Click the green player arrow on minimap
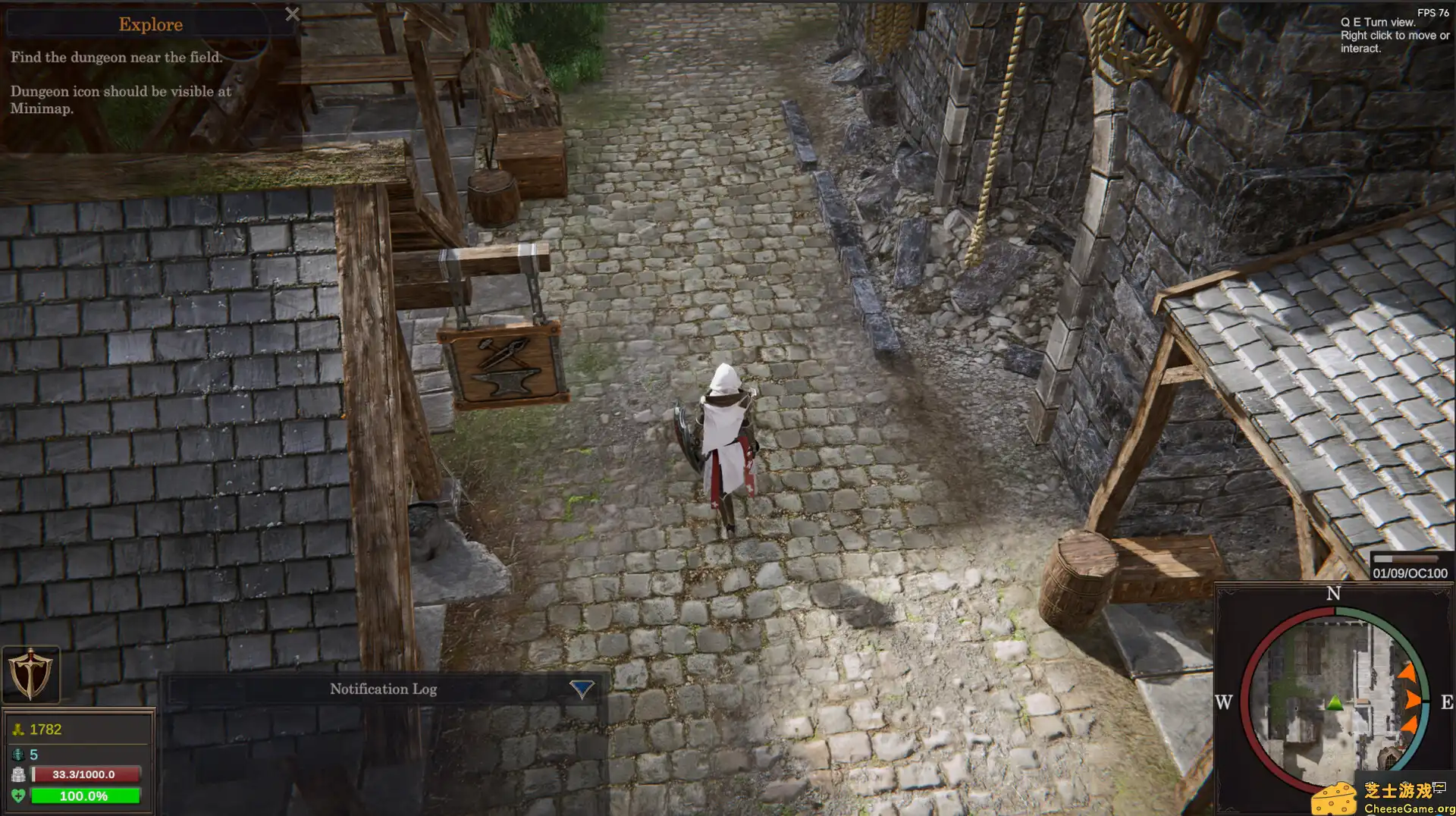Viewport: 1456px width, 816px height. [1333, 701]
